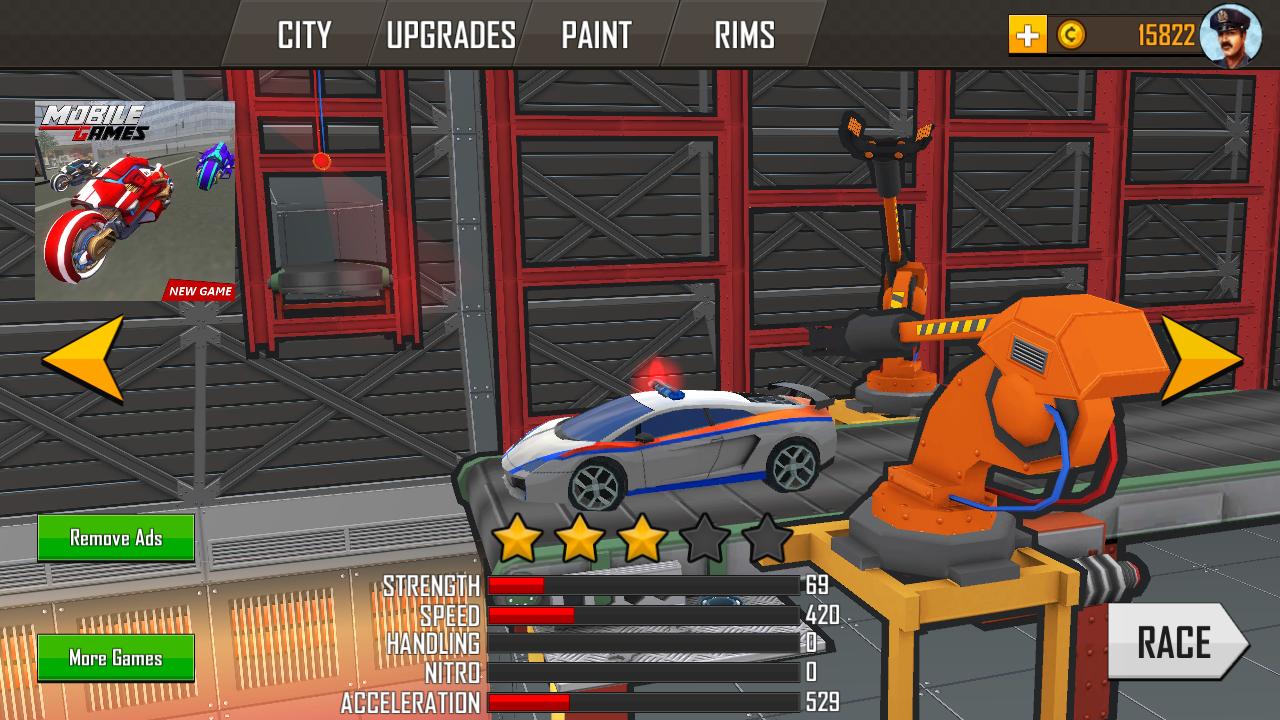Tap the fourth unfilled star
Screen dimensions: 1280x720
click(704, 541)
